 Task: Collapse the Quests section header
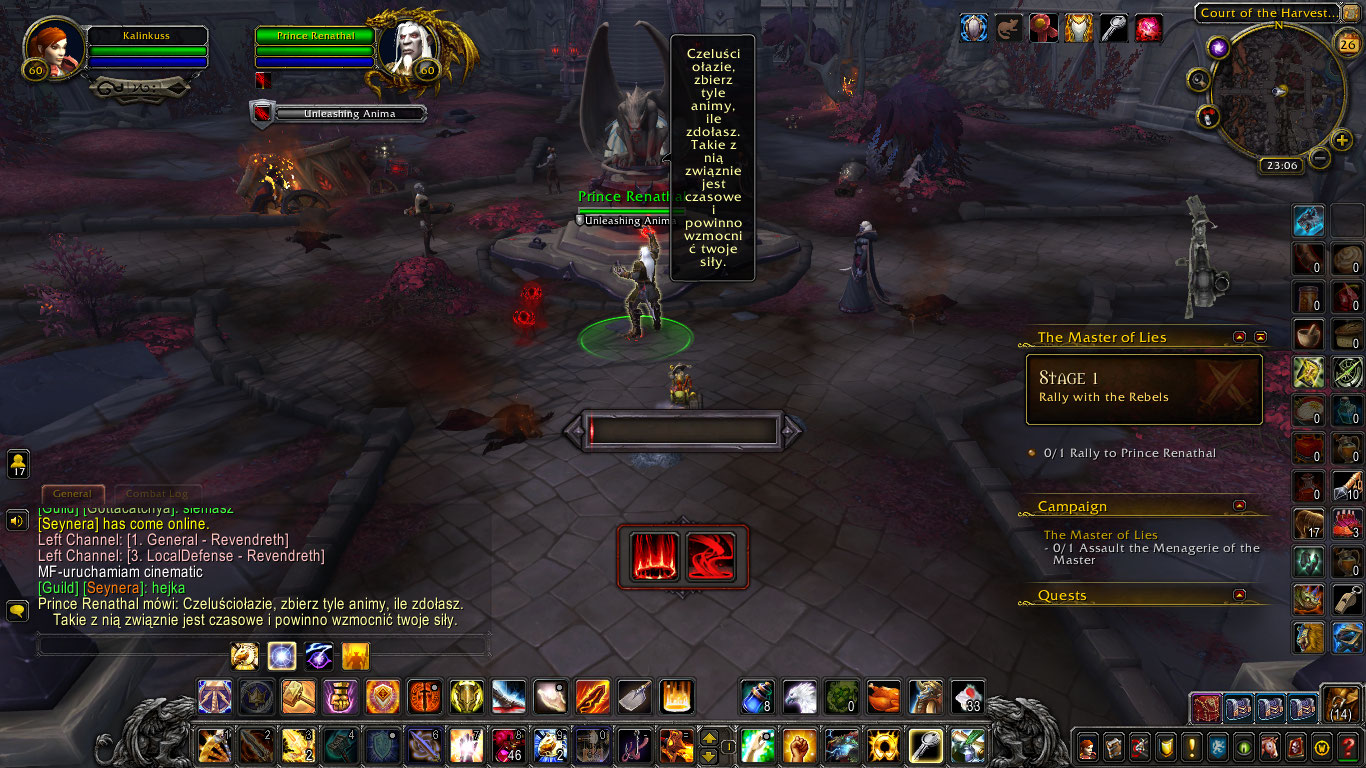(x=1240, y=595)
